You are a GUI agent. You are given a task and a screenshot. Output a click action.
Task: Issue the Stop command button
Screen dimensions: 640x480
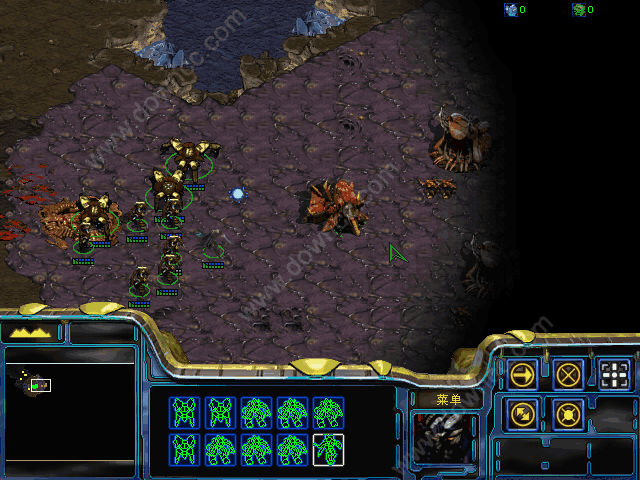pyautogui.click(x=569, y=375)
